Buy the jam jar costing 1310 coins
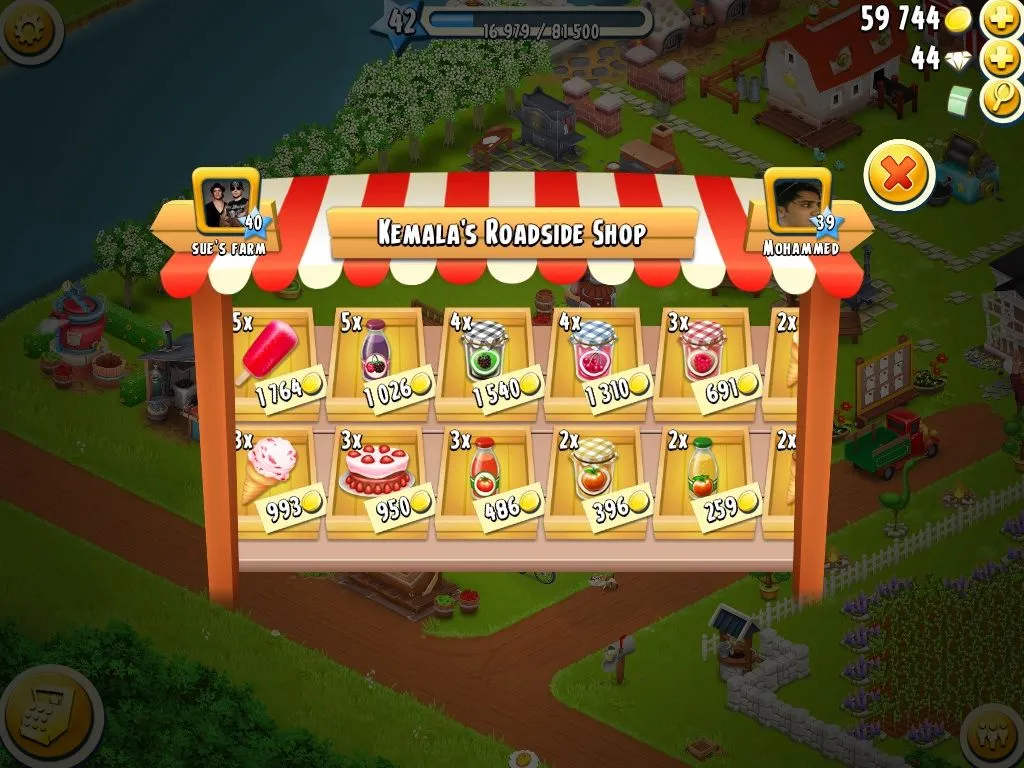This screenshot has height=768, width=1024. tap(597, 362)
